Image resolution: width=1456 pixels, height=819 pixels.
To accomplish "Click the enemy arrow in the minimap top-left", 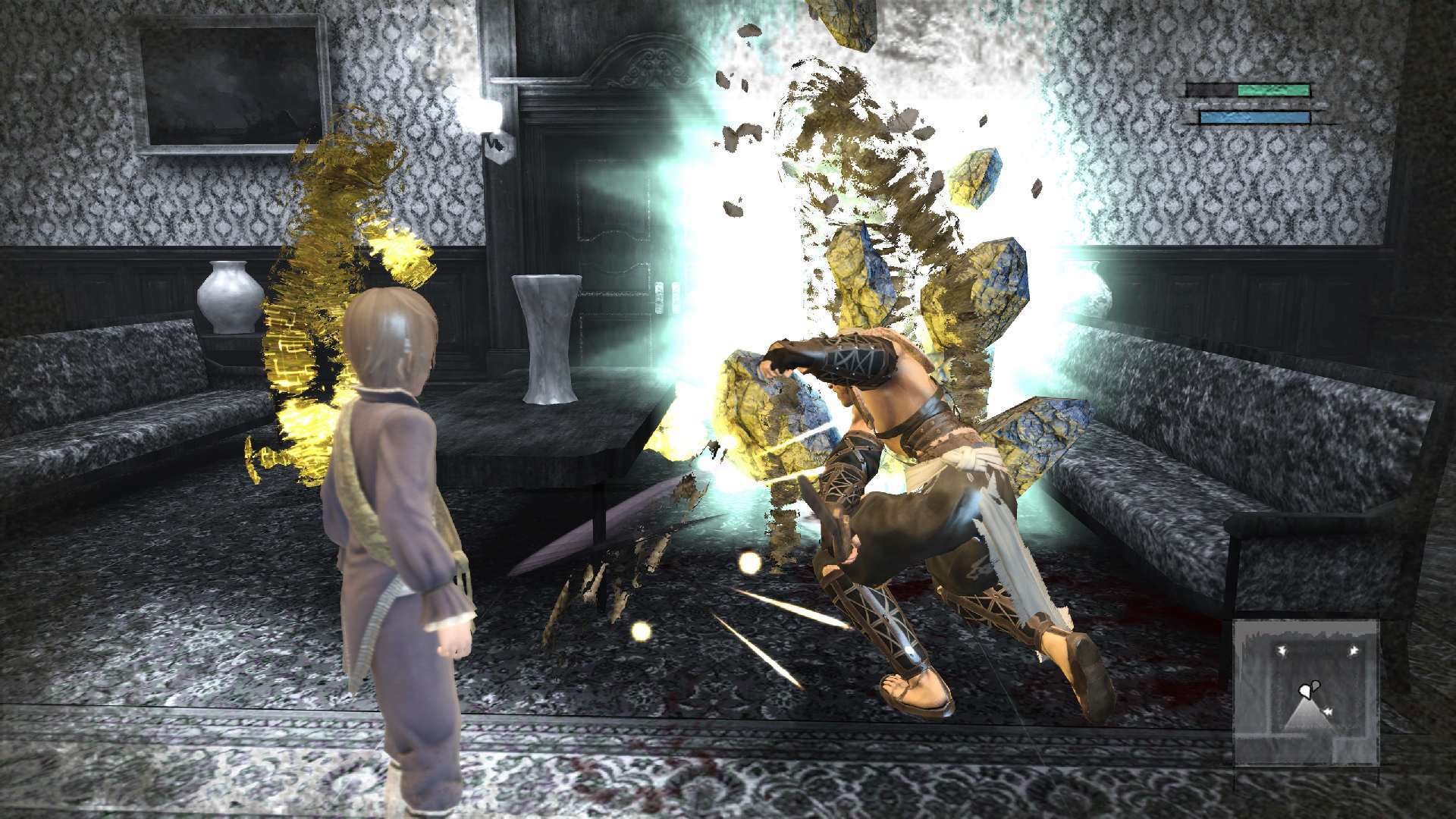I will (x=1282, y=651).
